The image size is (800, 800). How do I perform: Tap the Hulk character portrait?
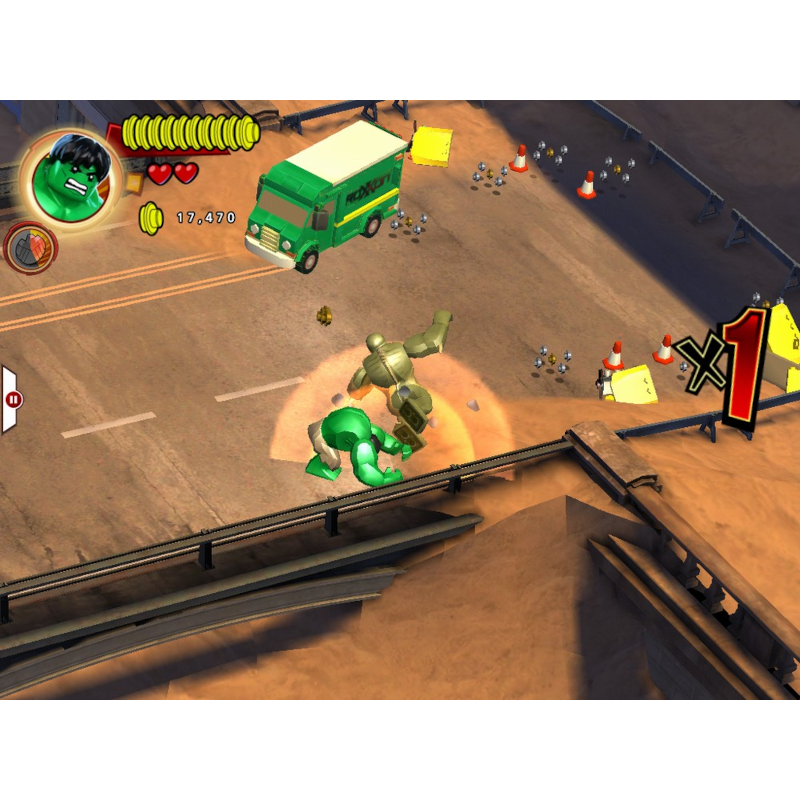70,176
